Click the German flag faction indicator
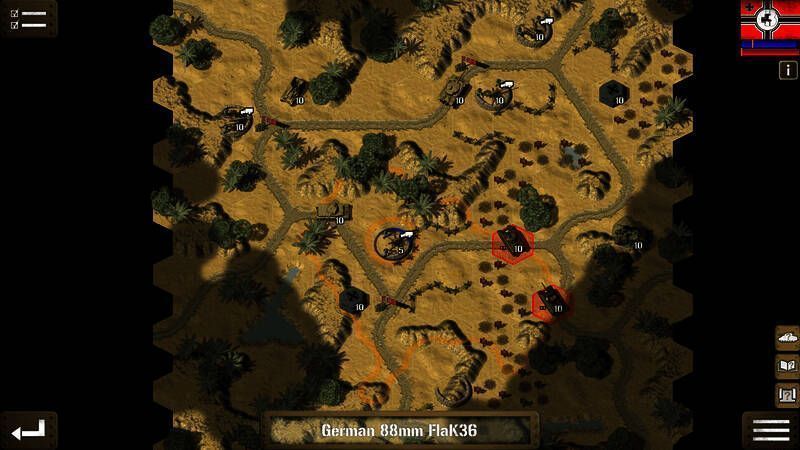This screenshot has width=800, height=450. (769, 26)
